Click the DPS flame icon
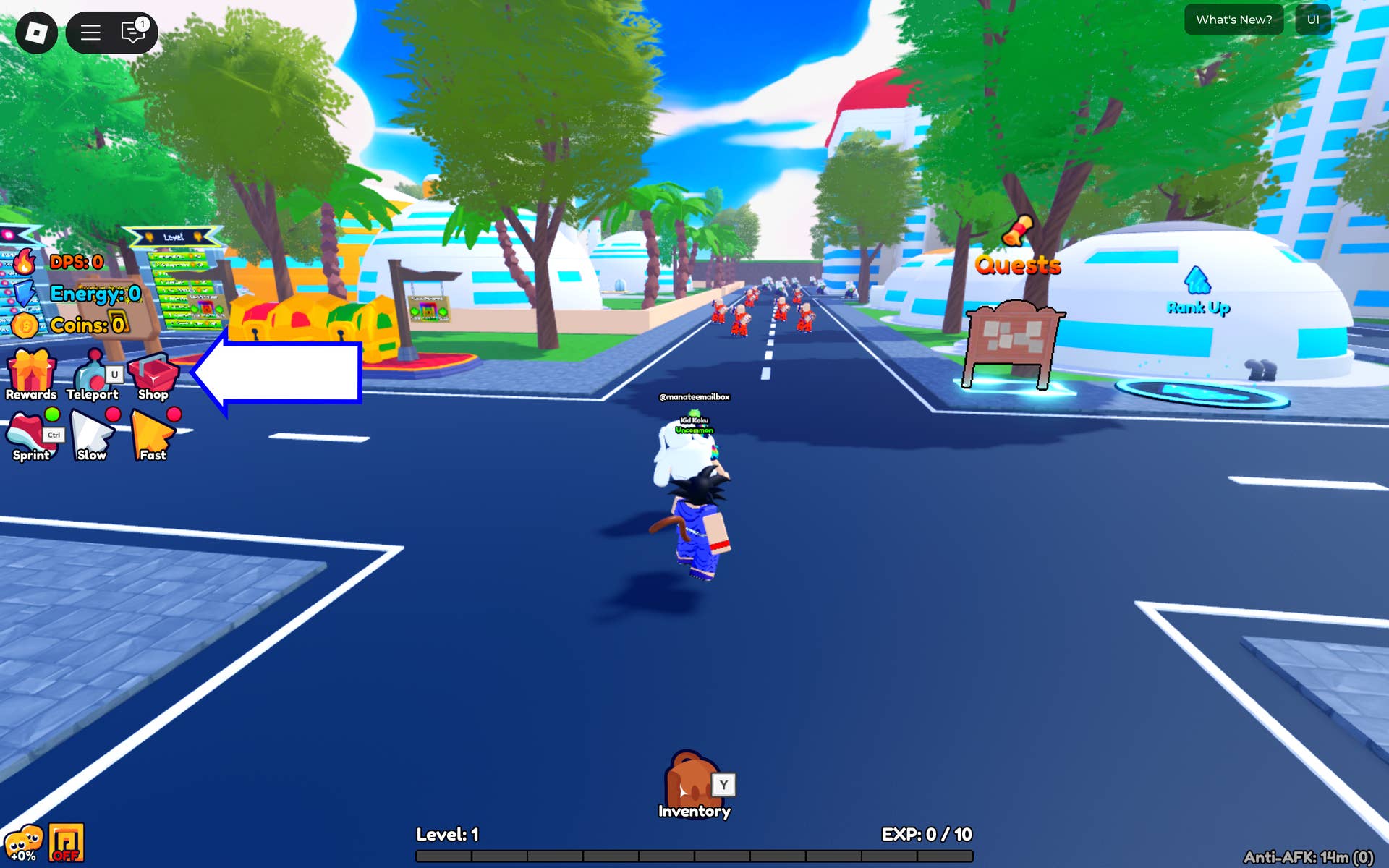 click(24, 263)
